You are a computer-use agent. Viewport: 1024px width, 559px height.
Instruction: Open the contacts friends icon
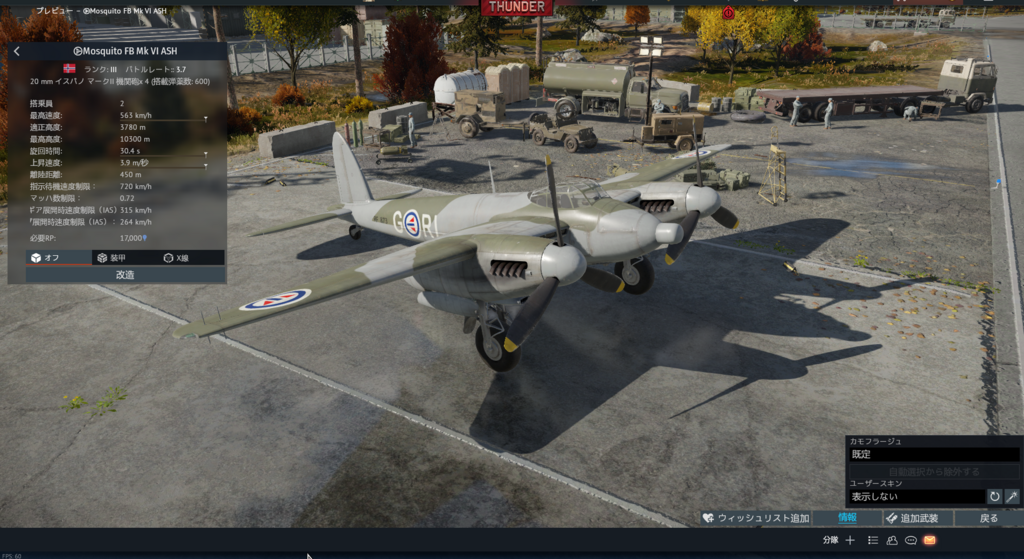coord(892,540)
